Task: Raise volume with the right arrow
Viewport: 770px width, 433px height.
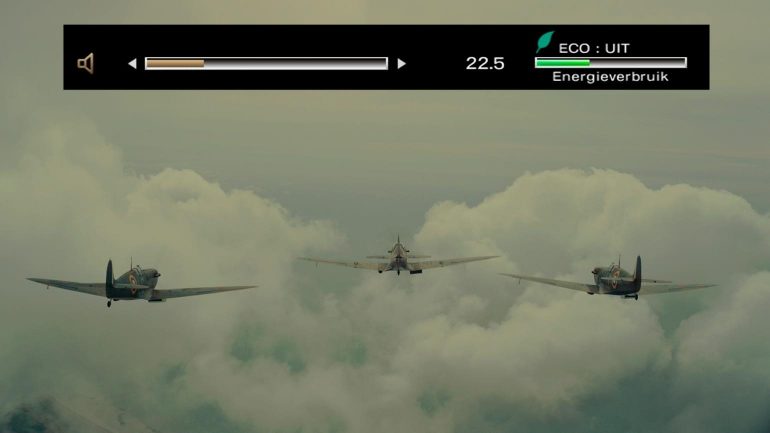Action: (401, 63)
